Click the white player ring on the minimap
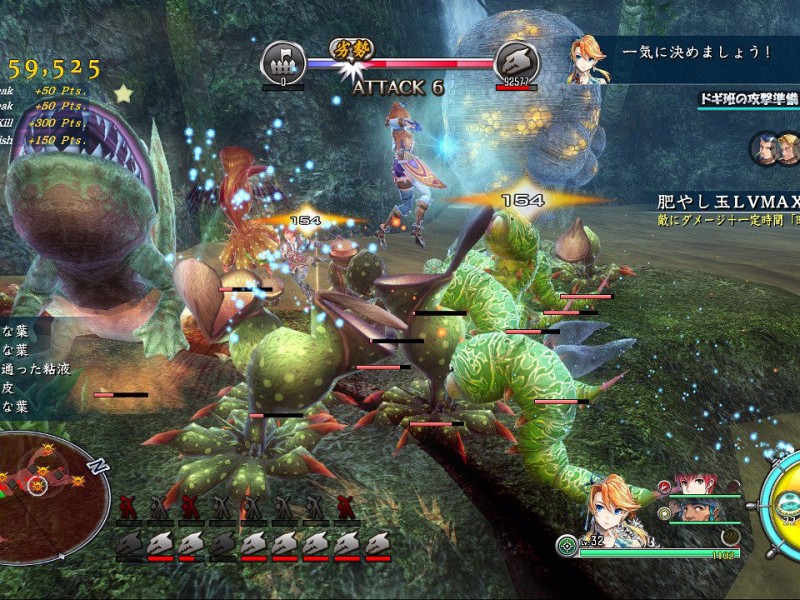 point(36,485)
